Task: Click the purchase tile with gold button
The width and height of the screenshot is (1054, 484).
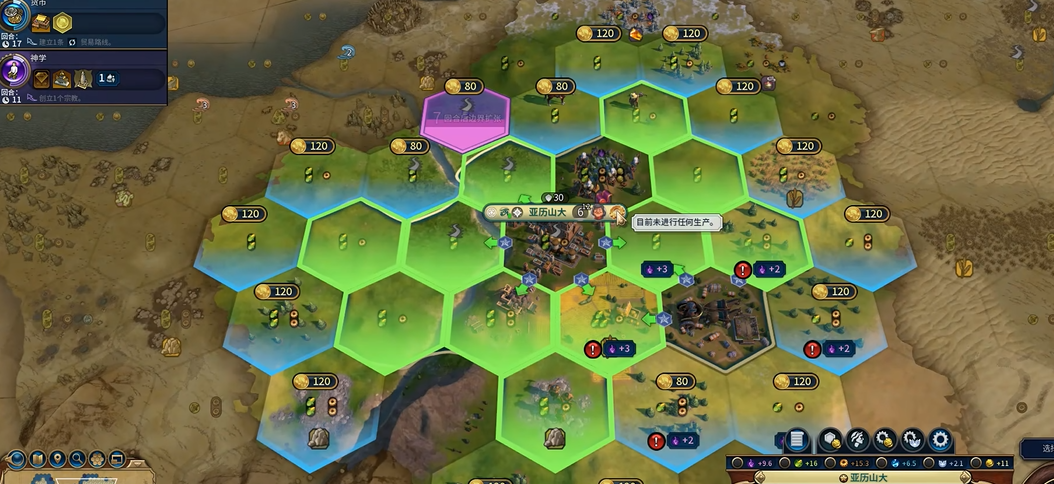Action: click(x=830, y=439)
